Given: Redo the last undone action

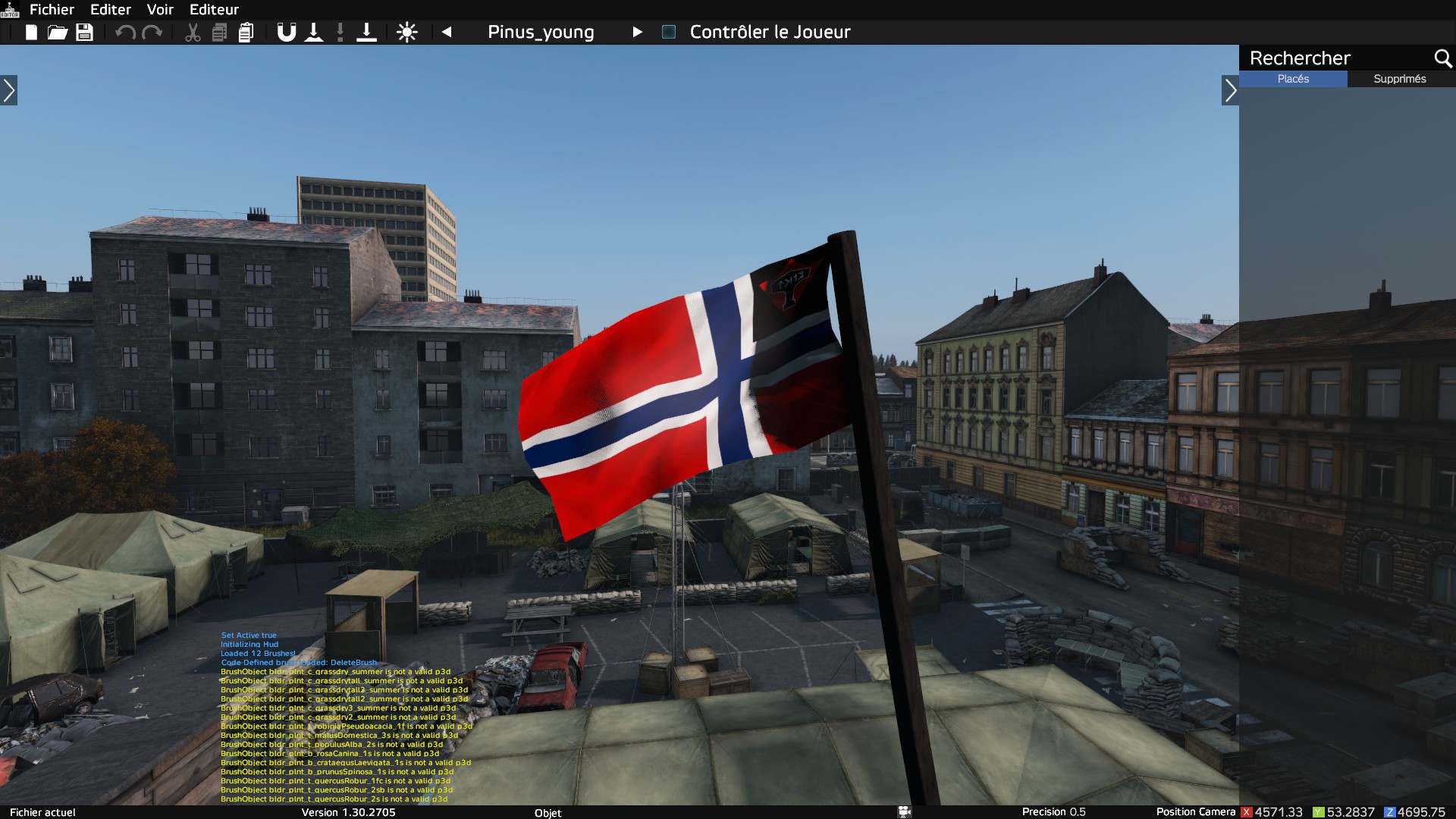Looking at the screenshot, I should click(152, 33).
